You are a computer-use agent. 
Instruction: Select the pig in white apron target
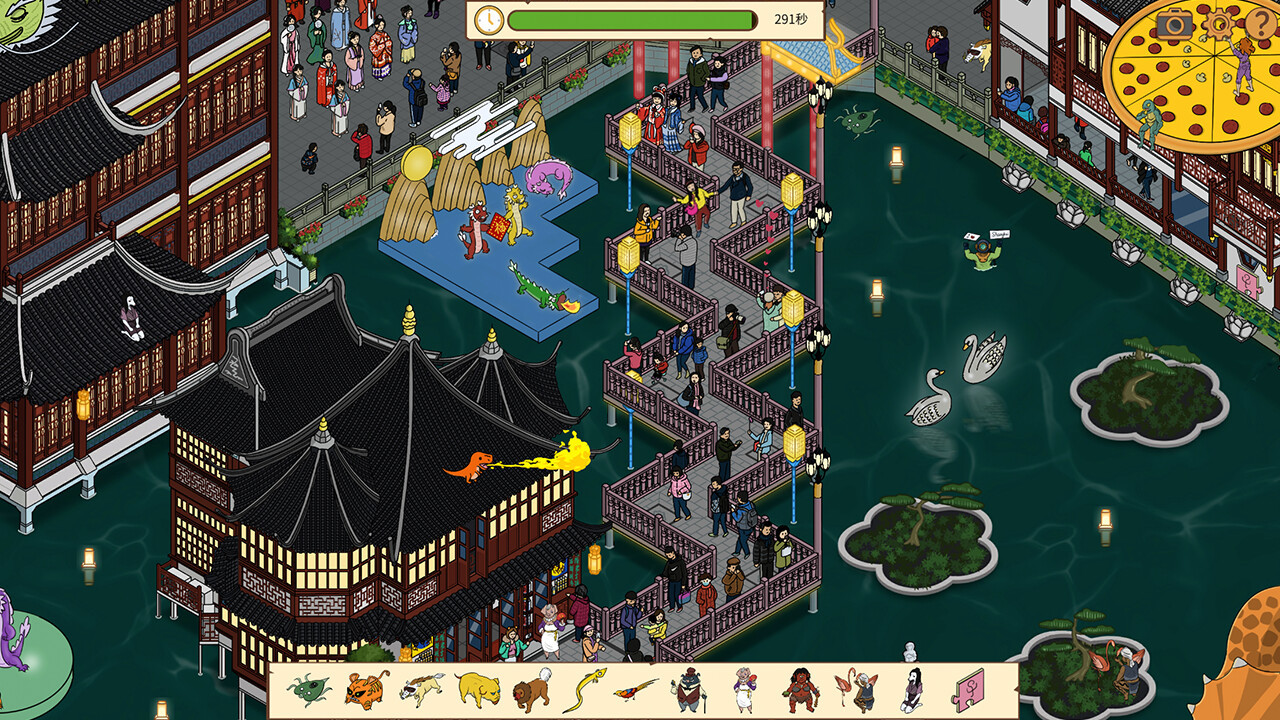point(745,690)
